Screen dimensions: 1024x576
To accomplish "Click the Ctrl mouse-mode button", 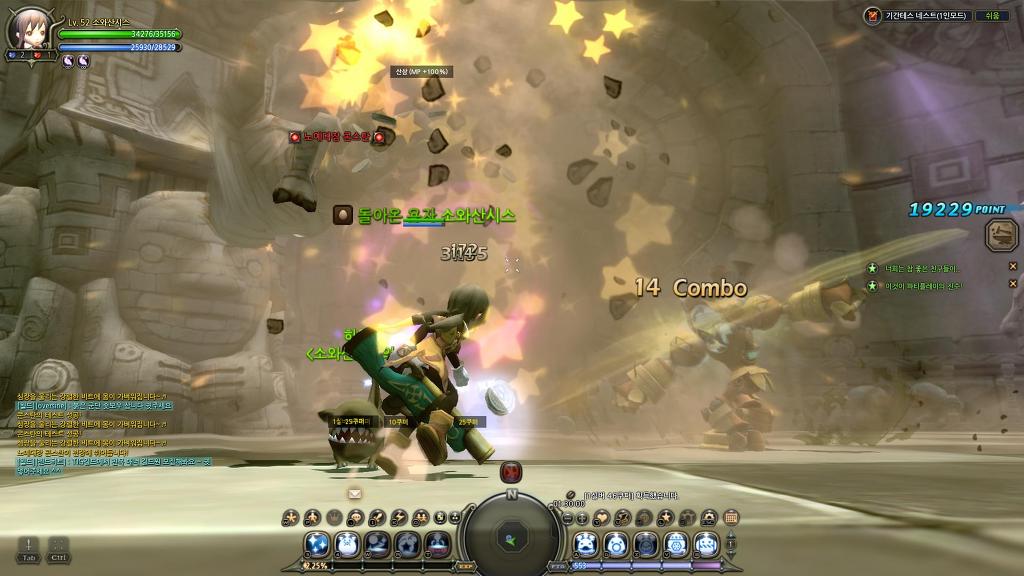I will pos(58,548).
